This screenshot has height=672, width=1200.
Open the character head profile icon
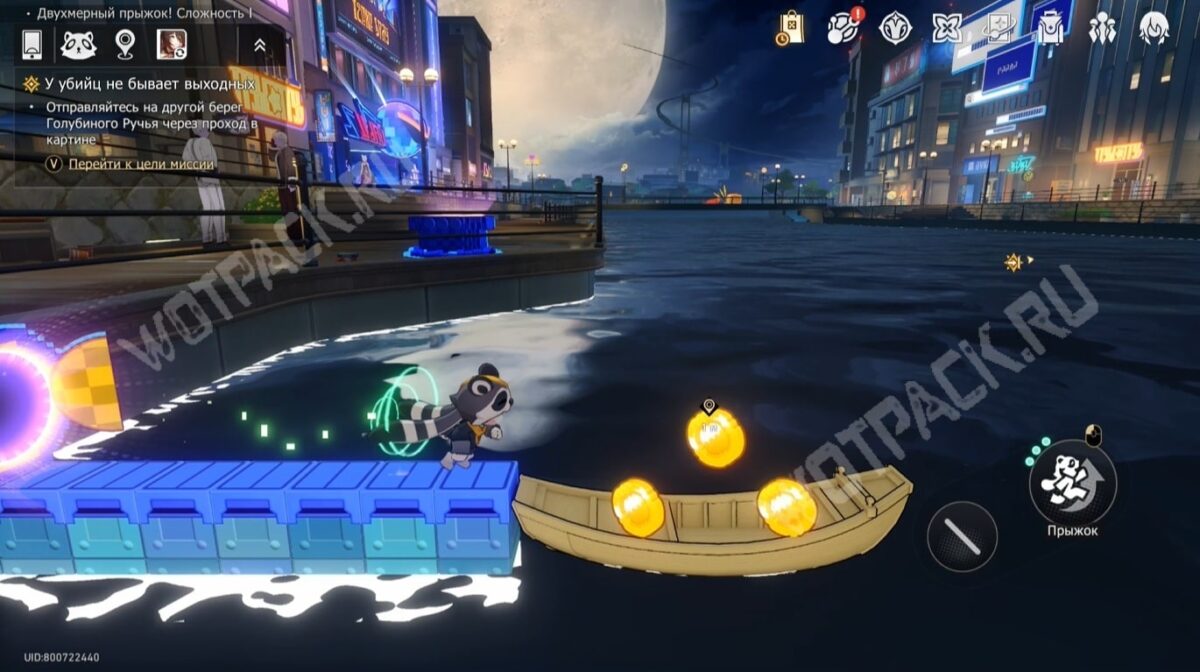tap(1154, 28)
